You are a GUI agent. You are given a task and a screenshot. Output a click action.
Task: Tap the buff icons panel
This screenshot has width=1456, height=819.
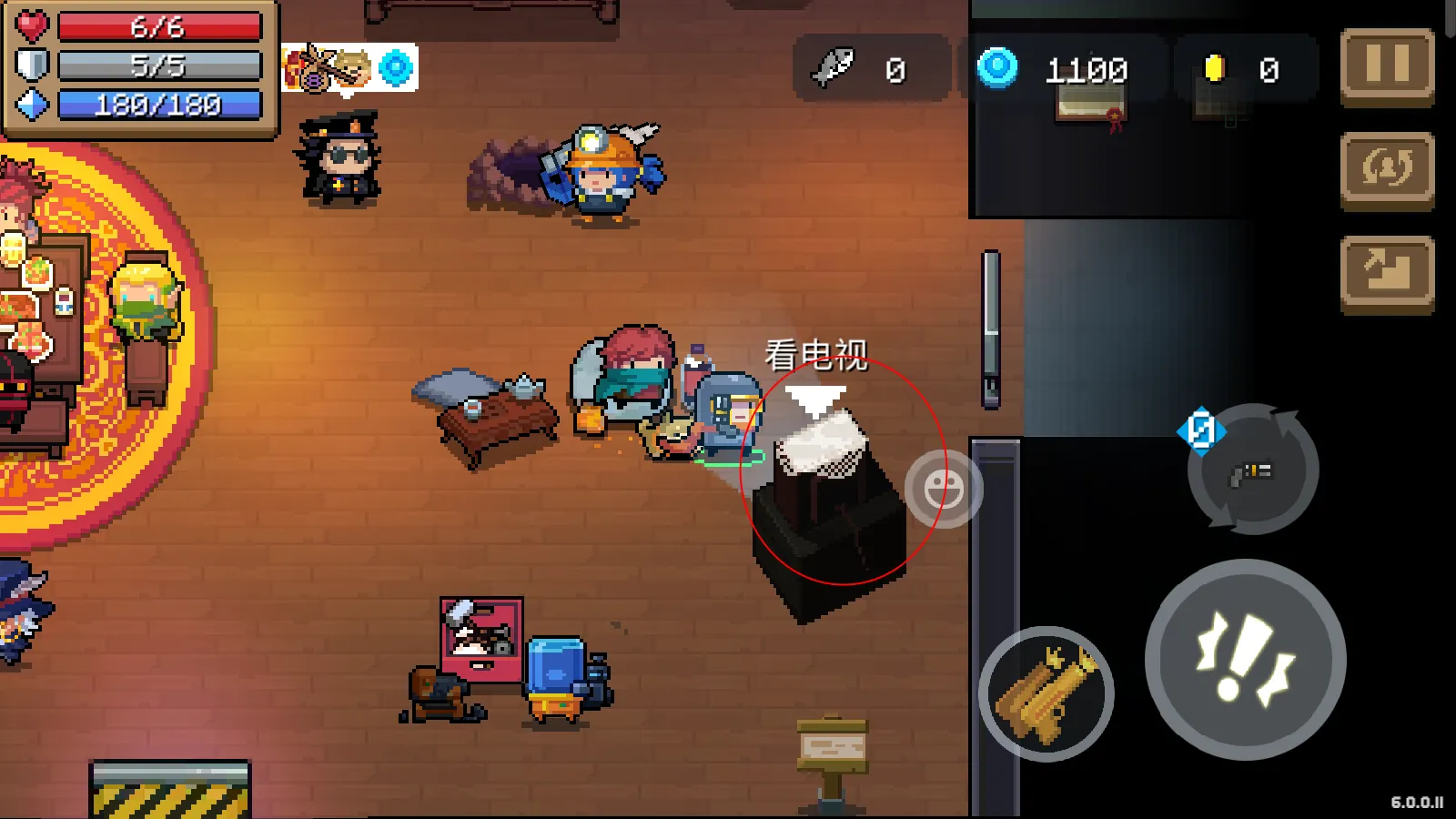pos(349,67)
